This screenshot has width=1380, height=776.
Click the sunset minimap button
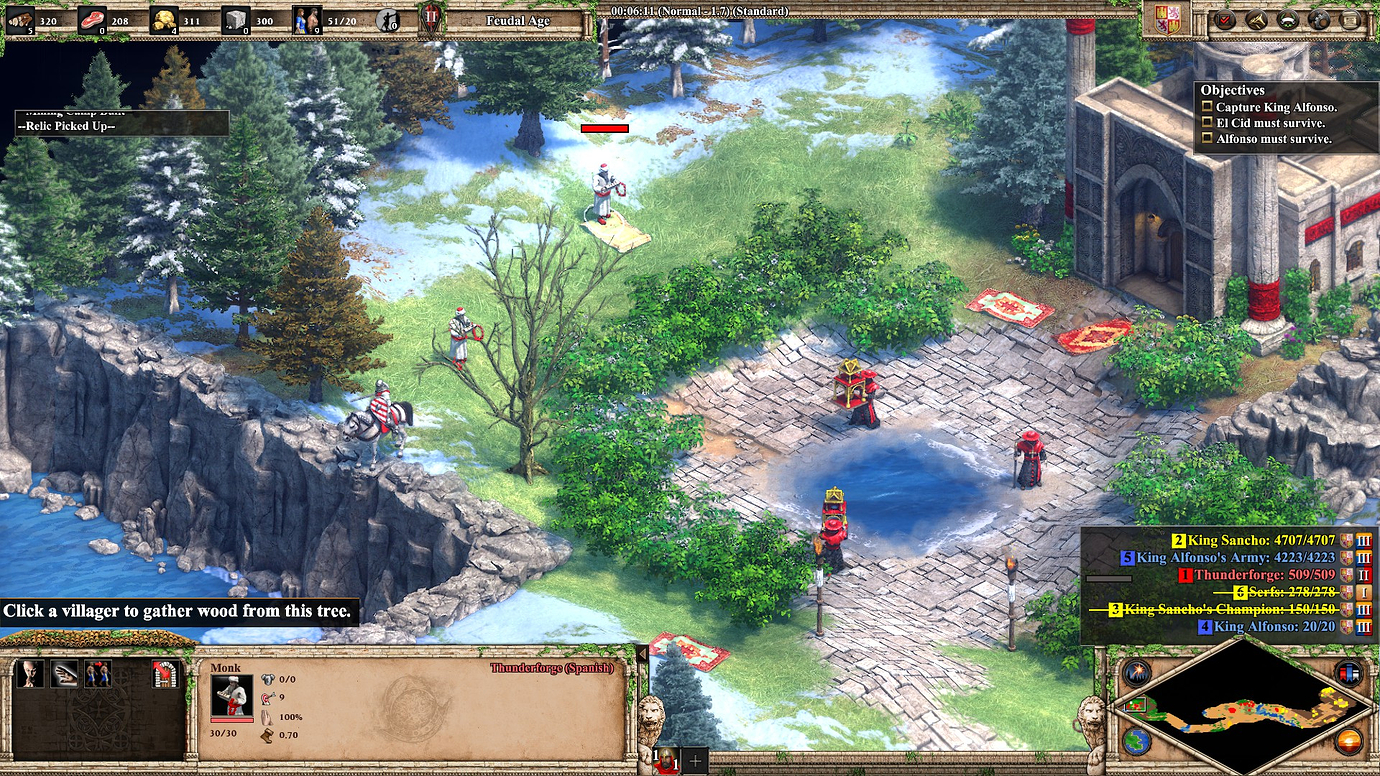1346,742
